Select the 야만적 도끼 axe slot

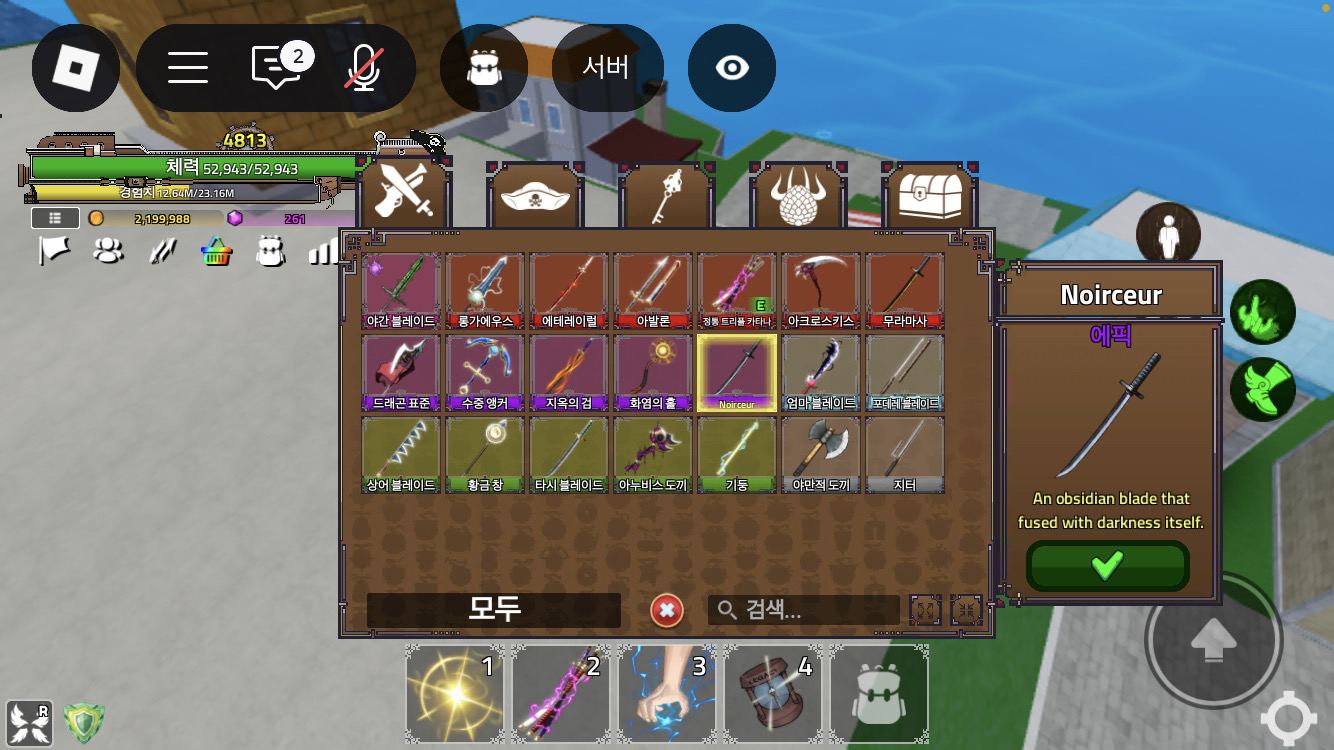(820, 455)
